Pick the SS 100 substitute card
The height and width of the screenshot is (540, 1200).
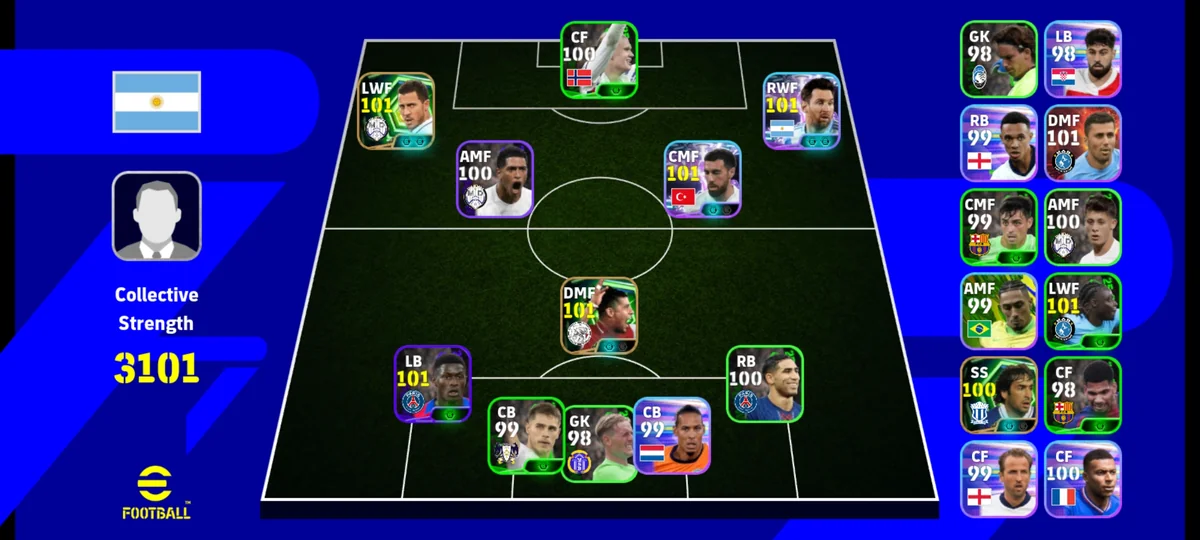[x=999, y=395]
